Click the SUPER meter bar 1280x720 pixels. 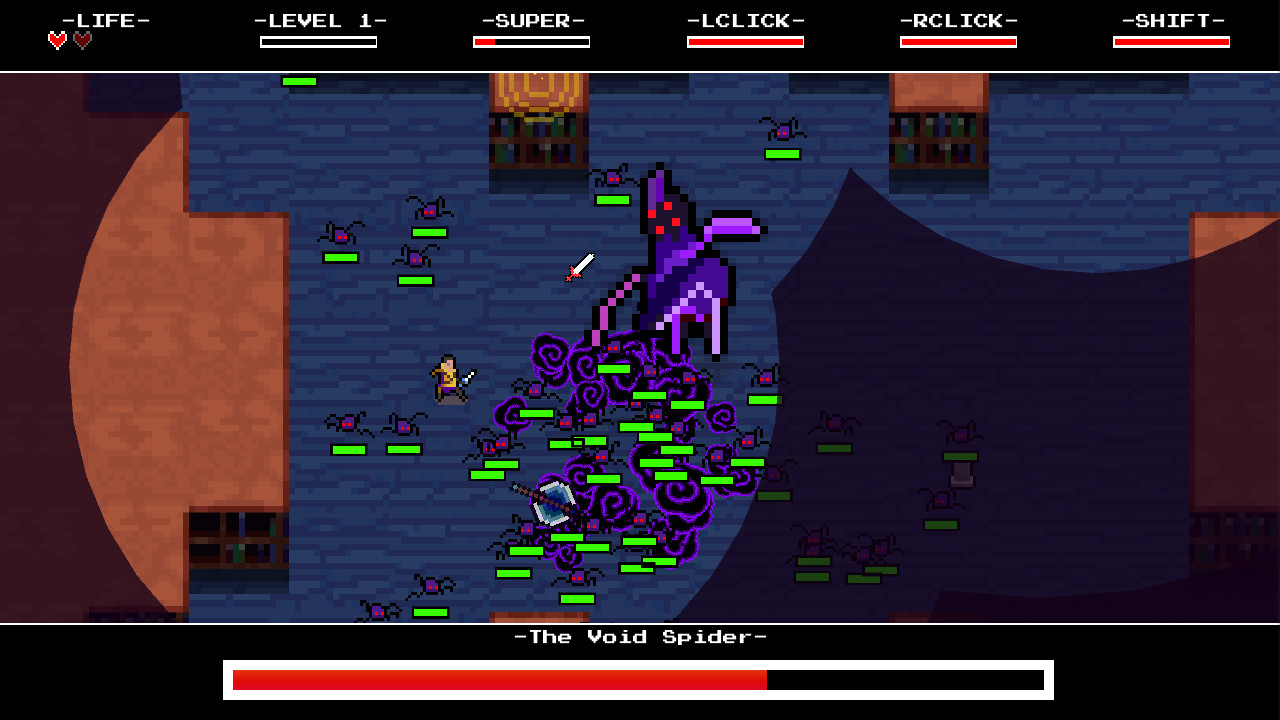532,41
